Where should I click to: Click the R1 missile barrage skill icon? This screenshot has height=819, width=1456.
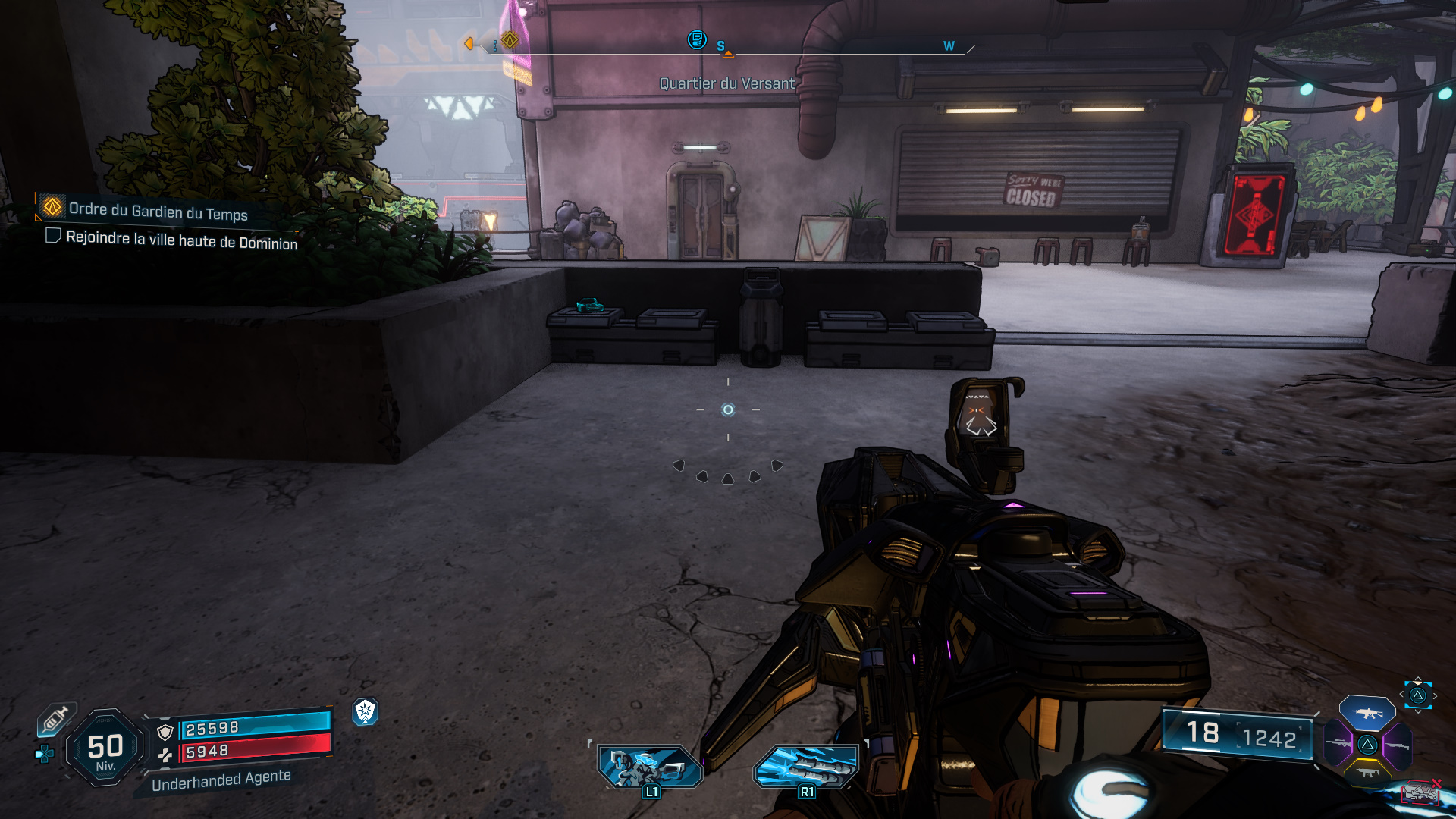coord(807,766)
